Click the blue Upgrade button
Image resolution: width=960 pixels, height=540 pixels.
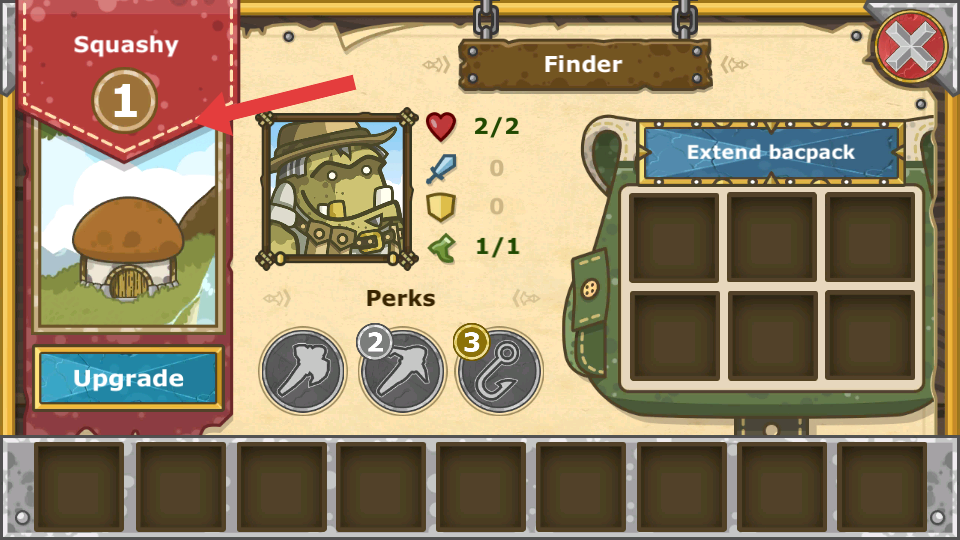point(128,378)
